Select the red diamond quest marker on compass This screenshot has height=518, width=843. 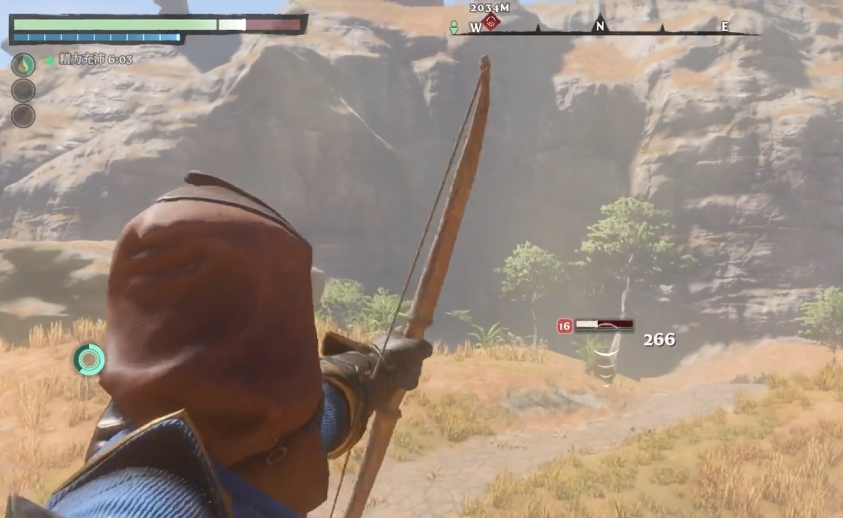[x=490, y=22]
